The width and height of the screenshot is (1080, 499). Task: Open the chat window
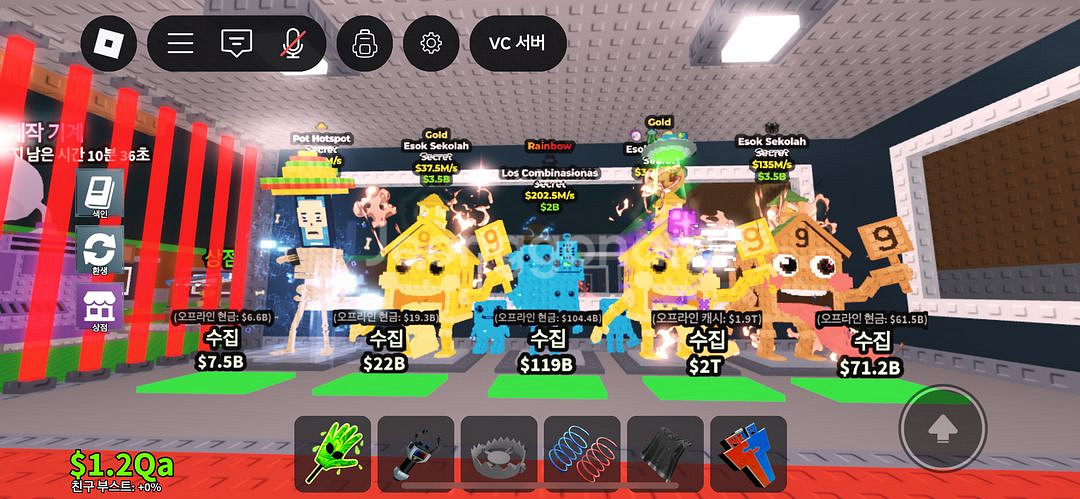click(x=236, y=44)
